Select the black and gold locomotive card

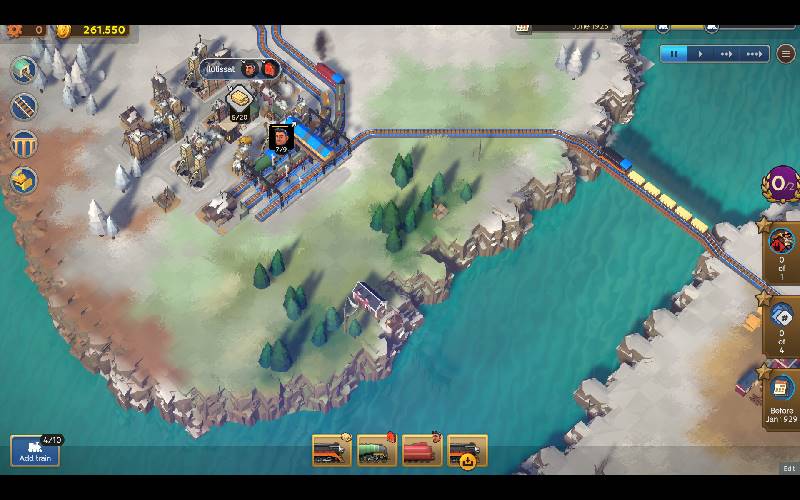pyautogui.click(x=332, y=451)
